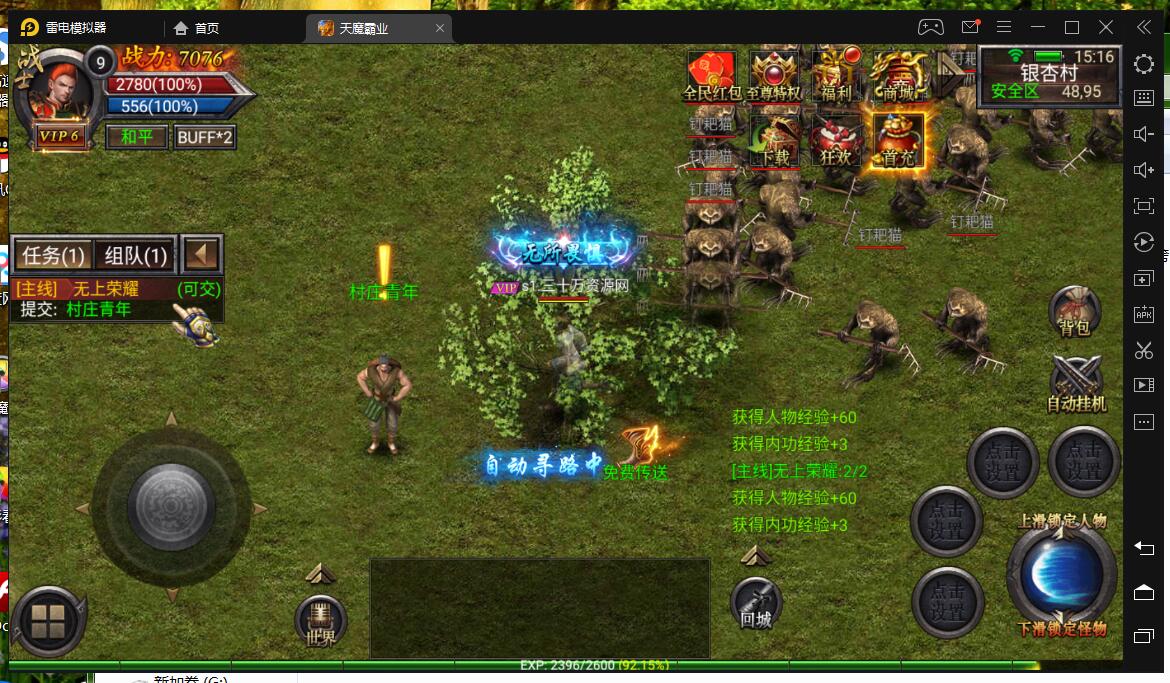Select the 无上荣耀 main quest tracker entry
The image size is (1170, 683).
coord(105,290)
